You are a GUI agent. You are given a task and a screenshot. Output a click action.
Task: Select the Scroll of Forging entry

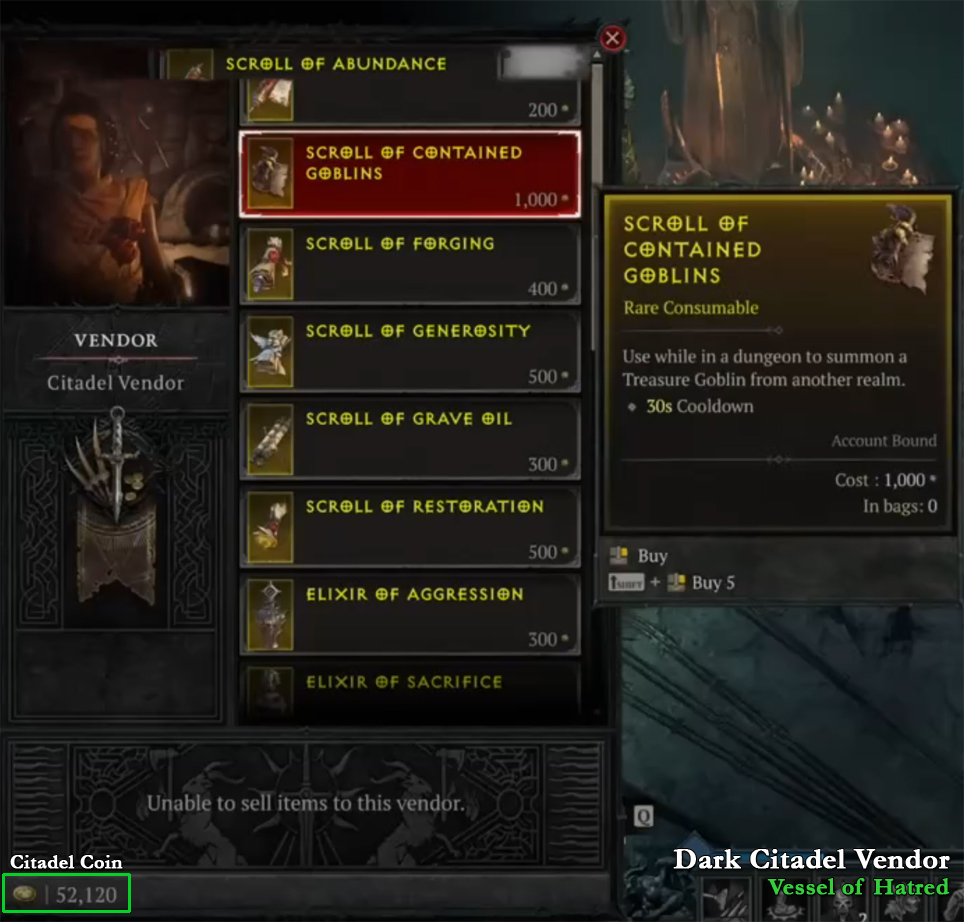click(410, 263)
